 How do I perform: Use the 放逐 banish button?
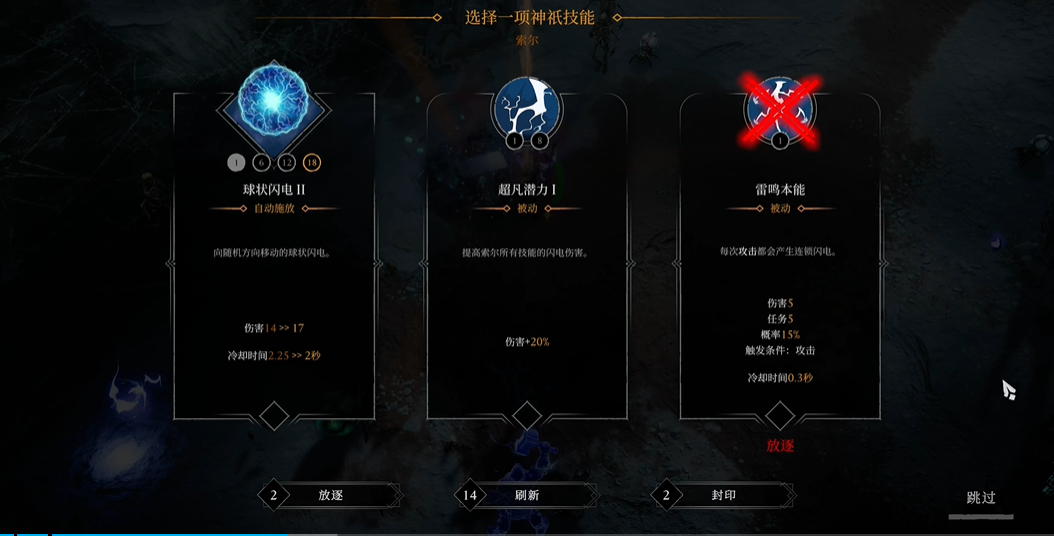(330, 495)
